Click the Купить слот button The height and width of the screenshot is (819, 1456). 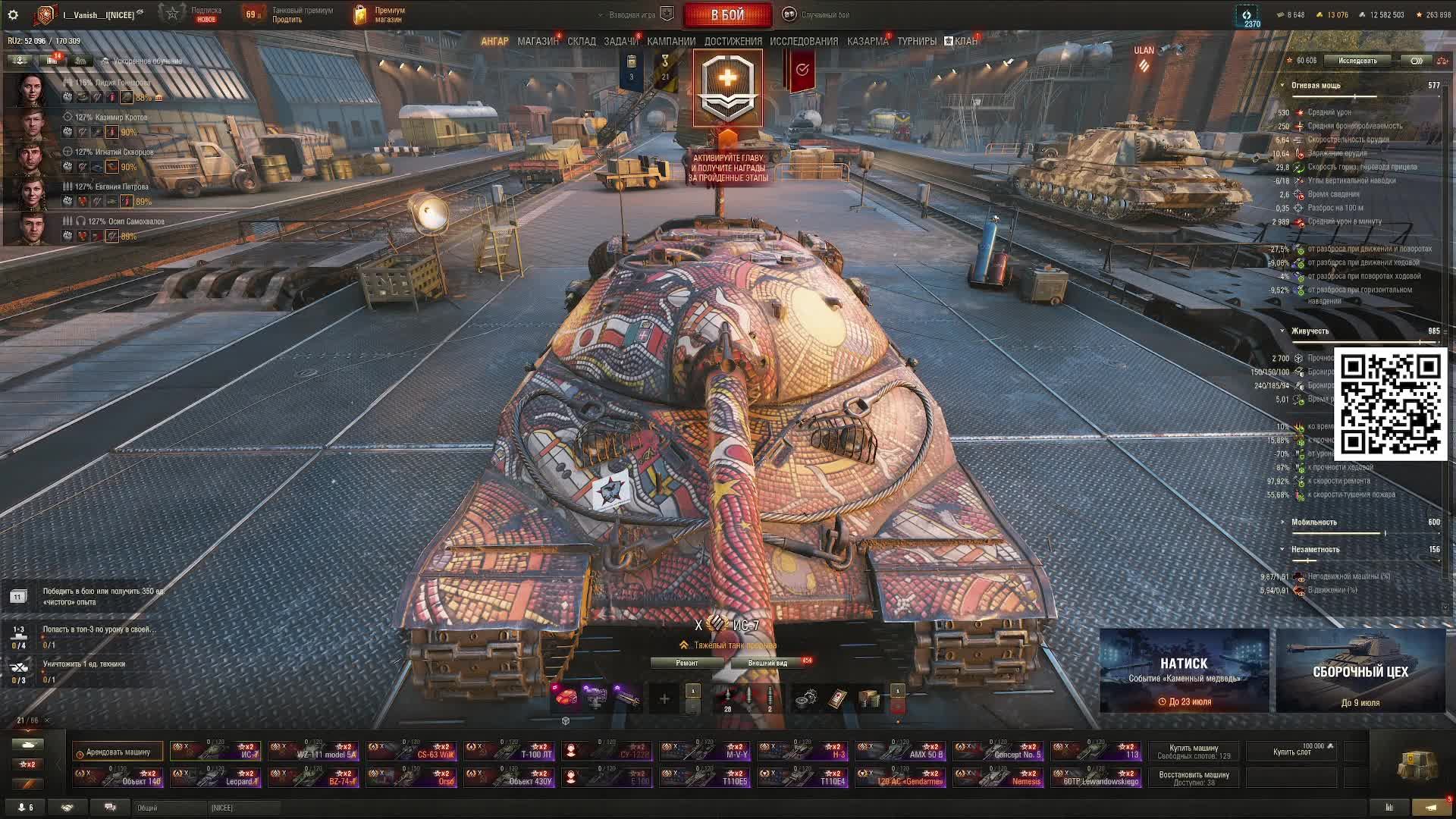[1292, 752]
